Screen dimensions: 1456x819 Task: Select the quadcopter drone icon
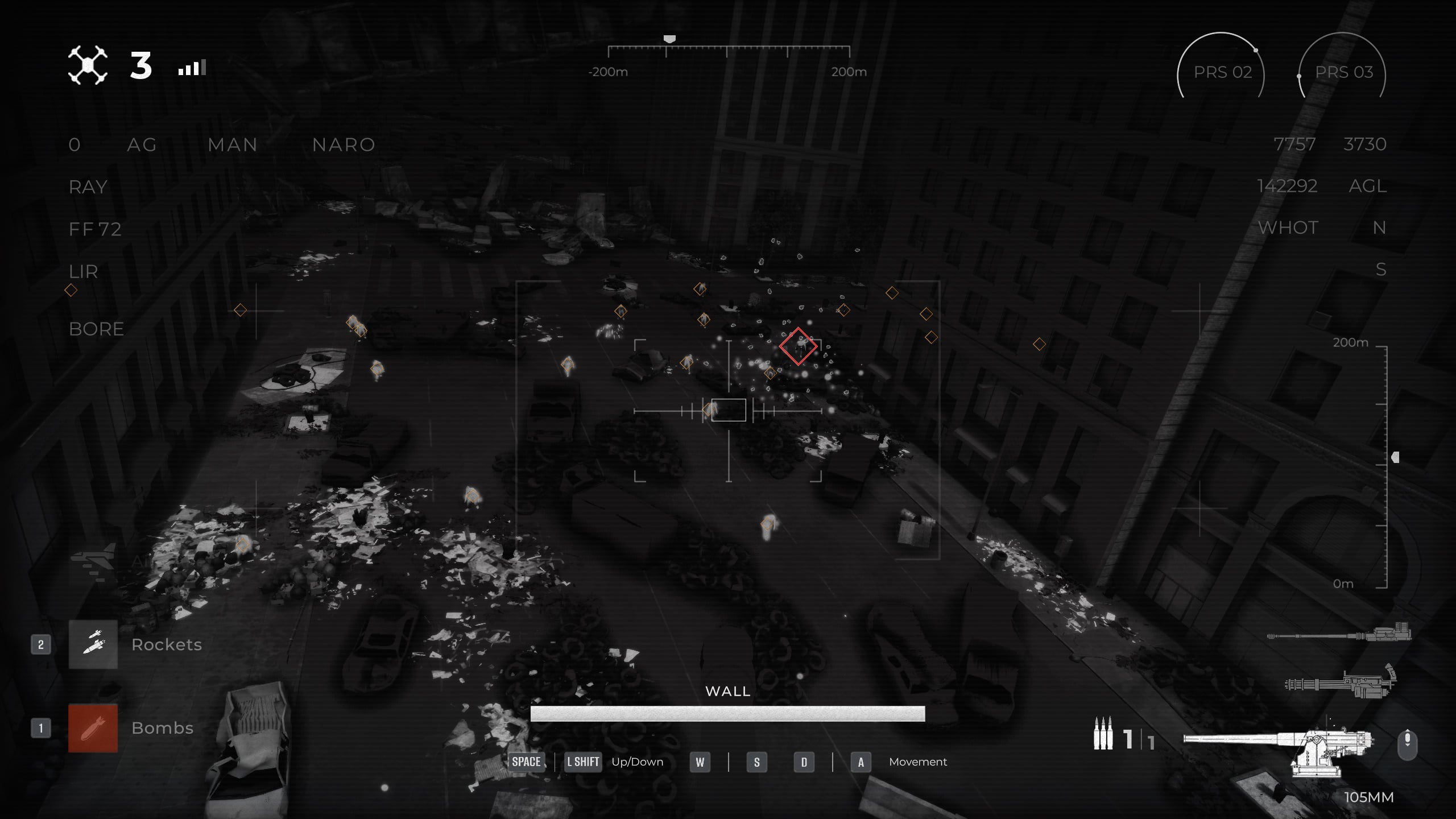coord(88,65)
